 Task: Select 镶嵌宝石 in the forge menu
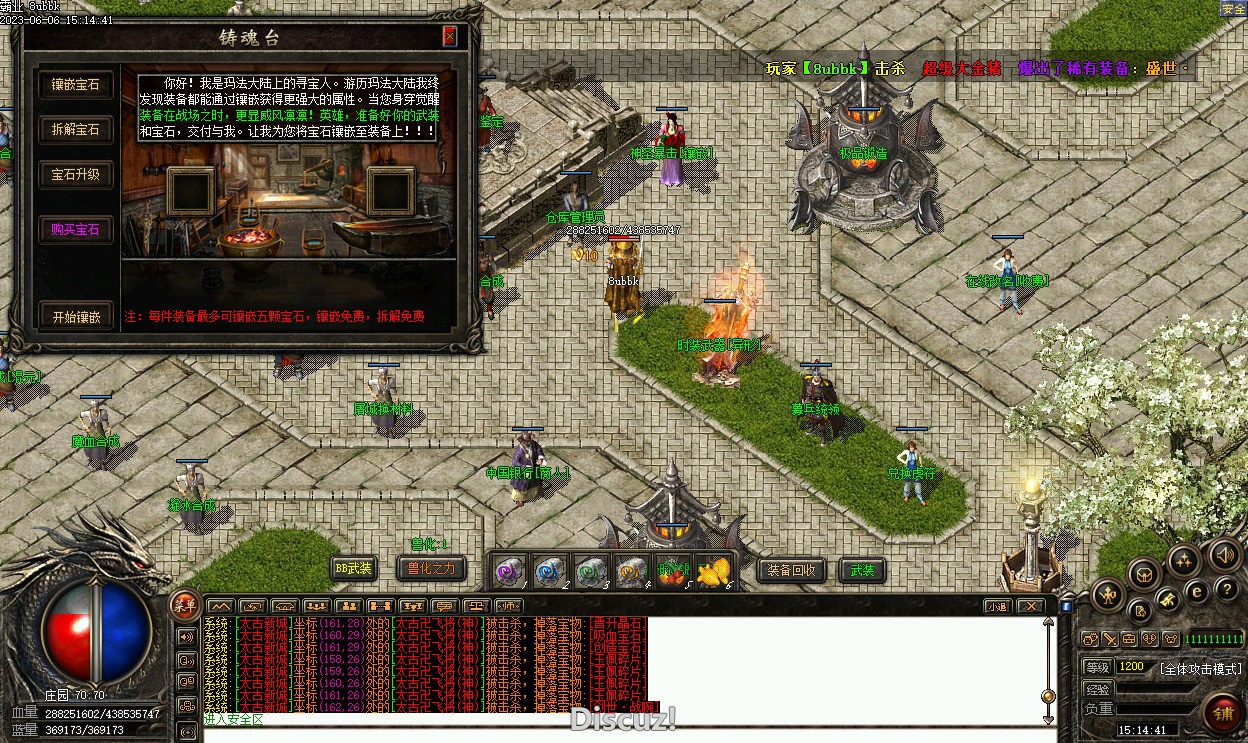[x=76, y=85]
